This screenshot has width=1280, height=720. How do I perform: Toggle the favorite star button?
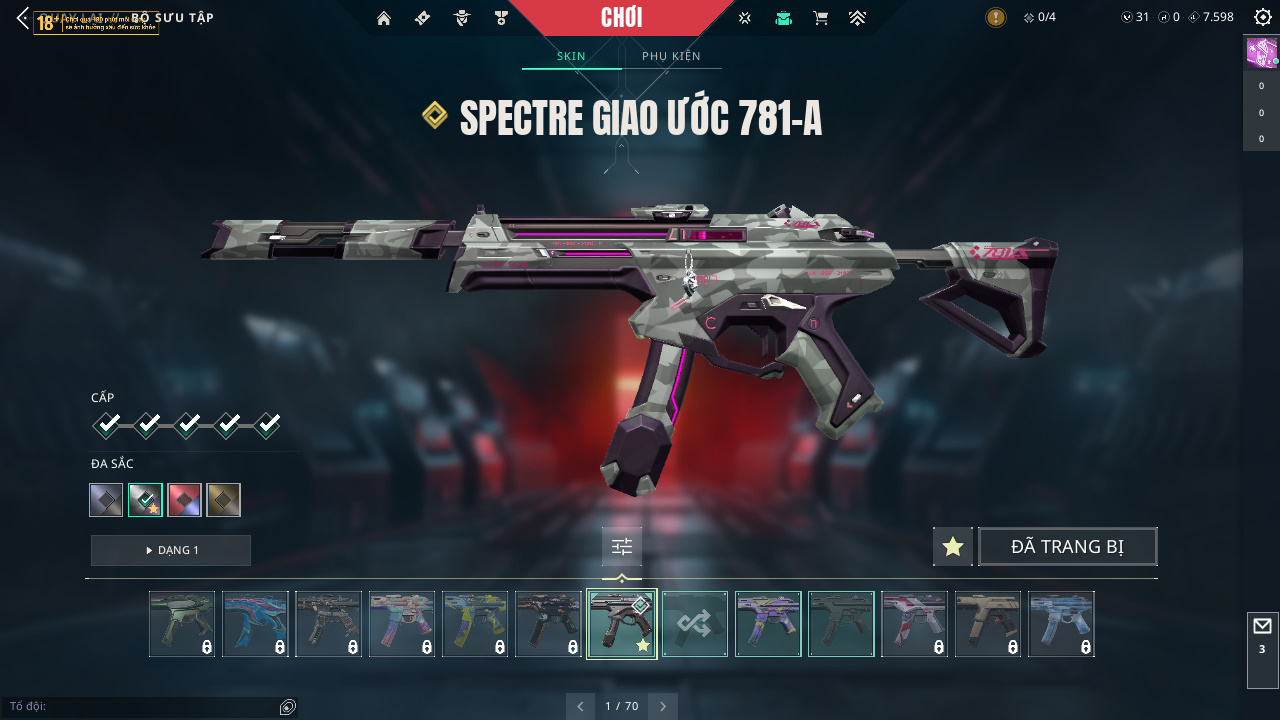coord(953,547)
